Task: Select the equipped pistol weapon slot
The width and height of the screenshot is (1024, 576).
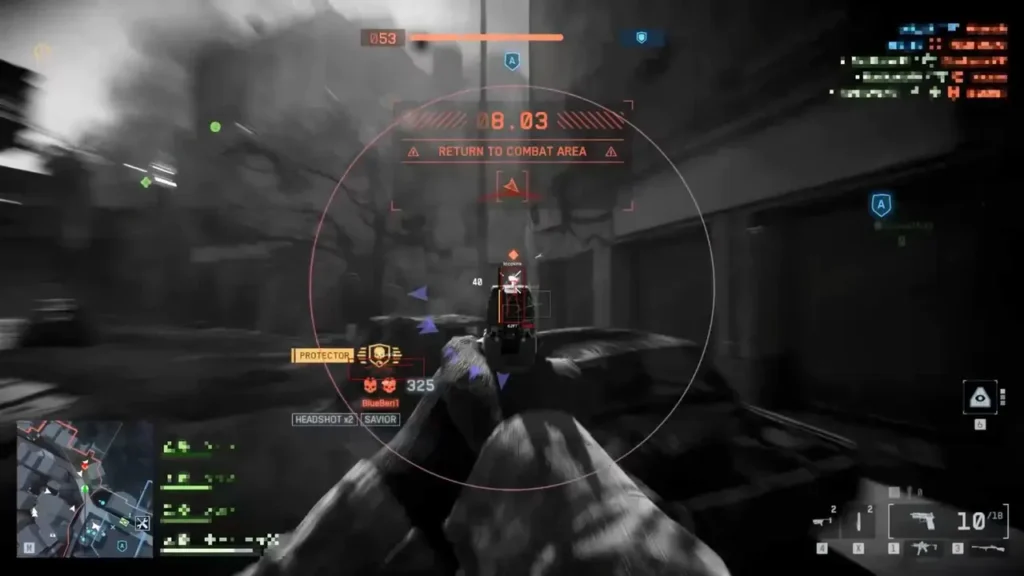Action: (920, 521)
